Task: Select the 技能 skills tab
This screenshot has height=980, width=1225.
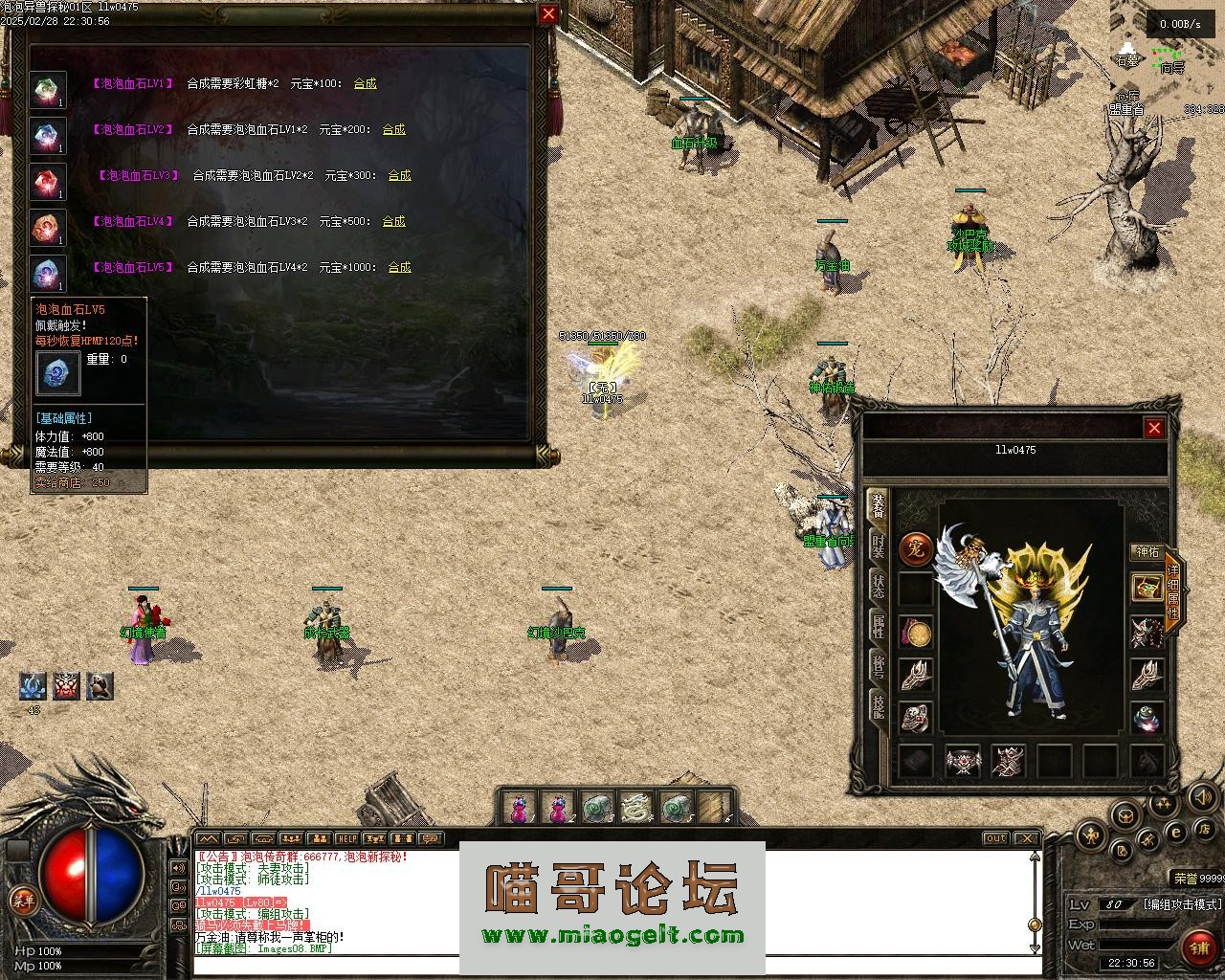Action: coord(878,705)
